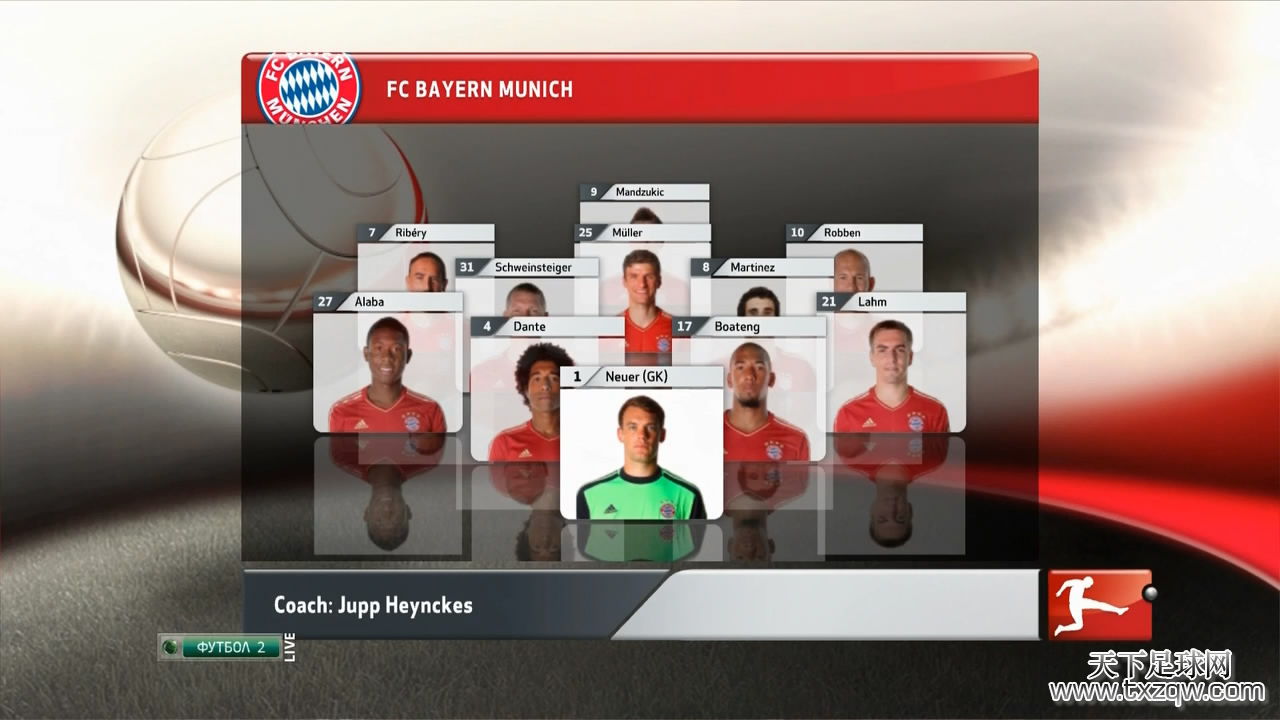Select the Mandzukic card label

pyautogui.click(x=644, y=192)
